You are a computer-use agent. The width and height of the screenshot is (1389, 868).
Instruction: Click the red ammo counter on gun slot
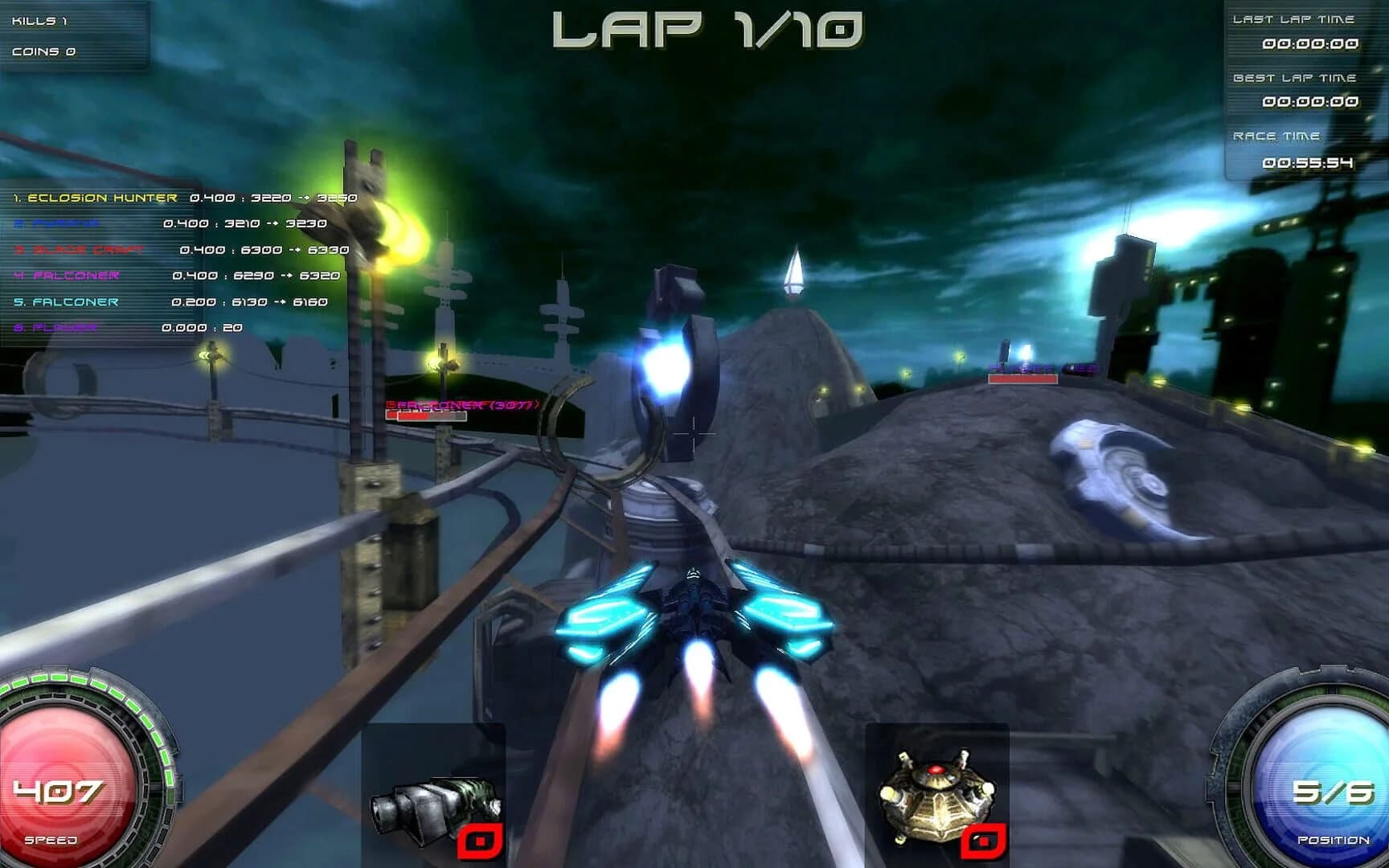pyautogui.click(x=480, y=842)
